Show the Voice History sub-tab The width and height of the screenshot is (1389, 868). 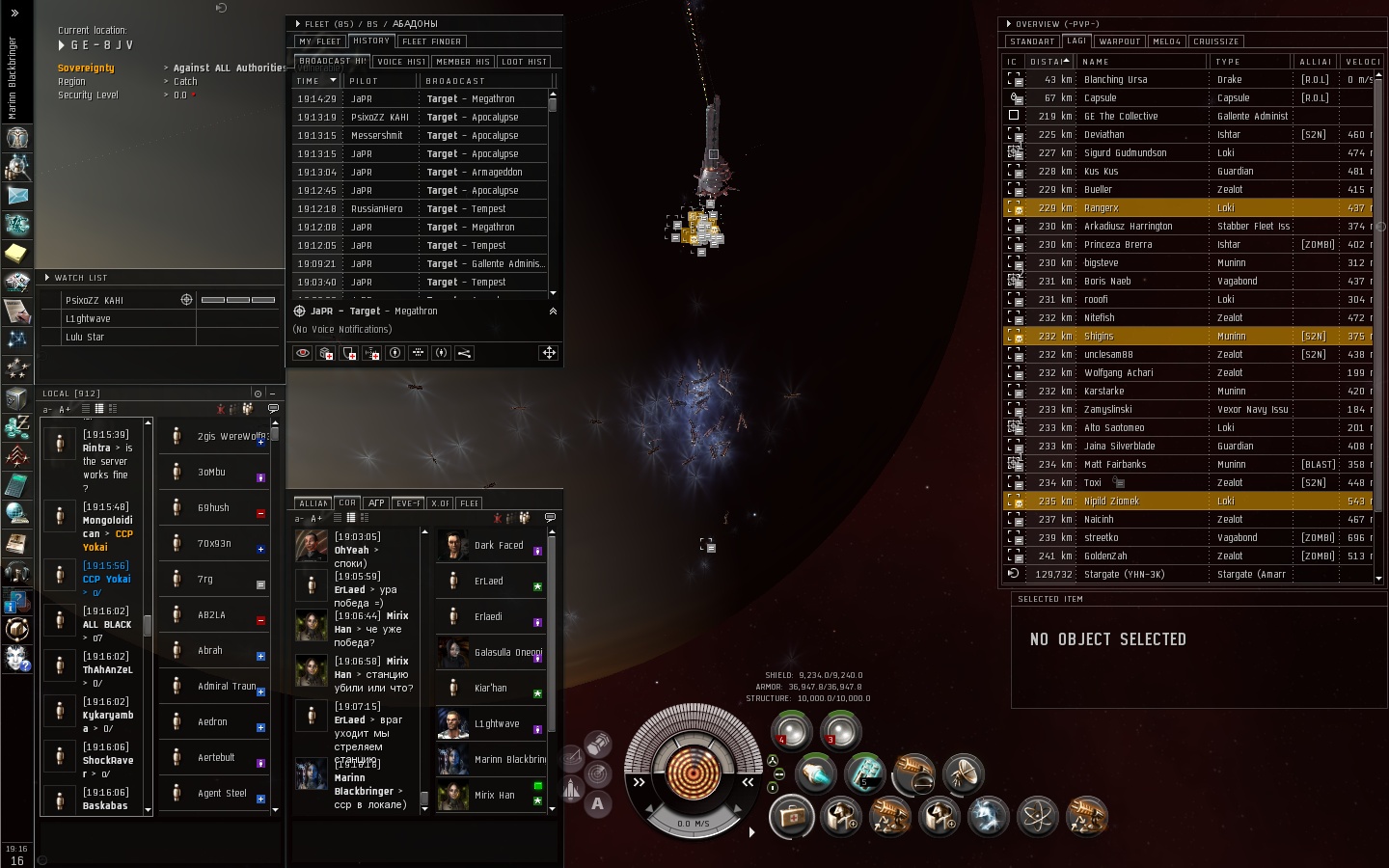pyautogui.click(x=401, y=62)
